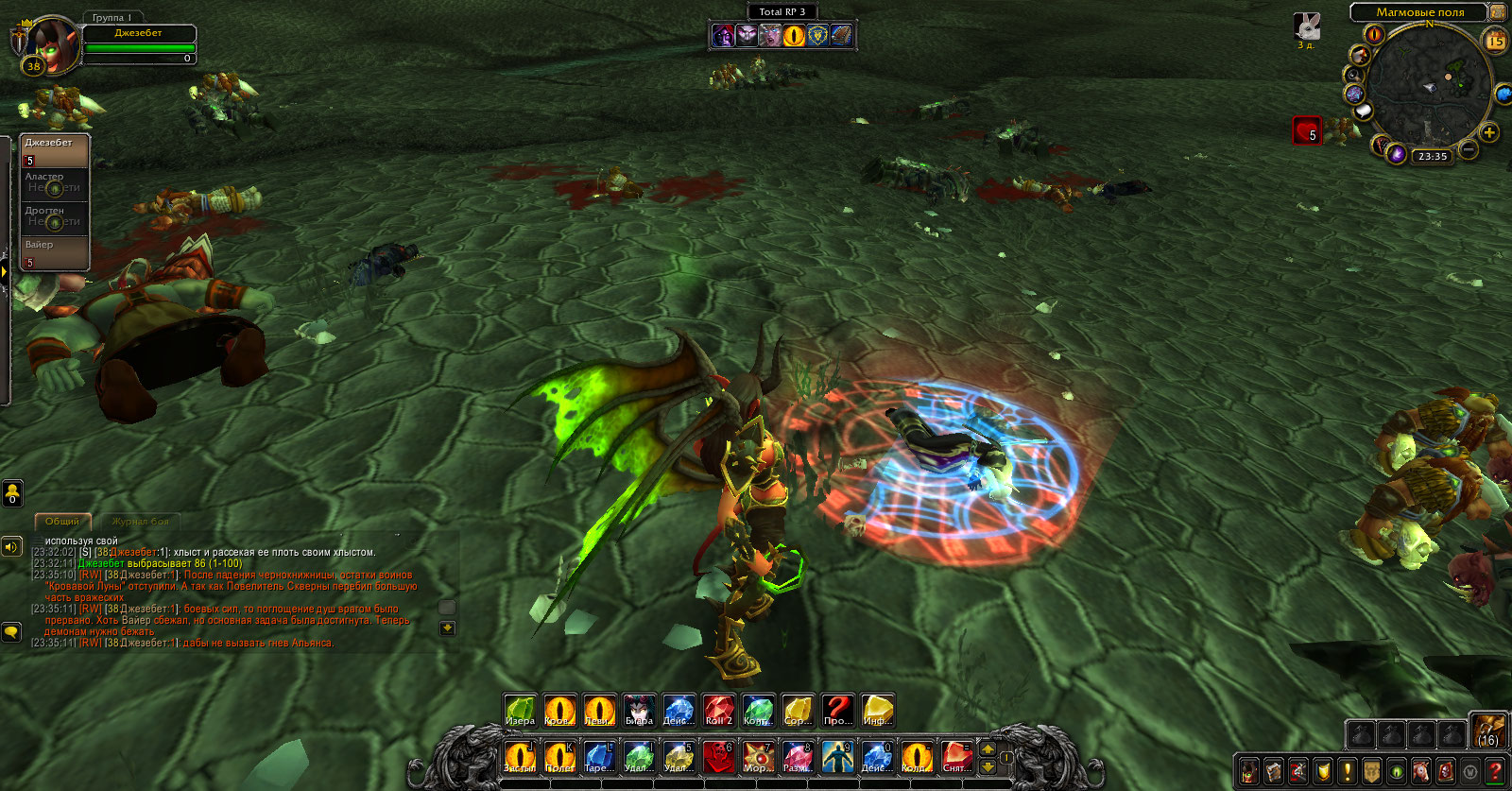Viewport: 1512px width, 791px height.
Task: Zoom out the minimap with minus button
Action: click(x=1469, y=148)
